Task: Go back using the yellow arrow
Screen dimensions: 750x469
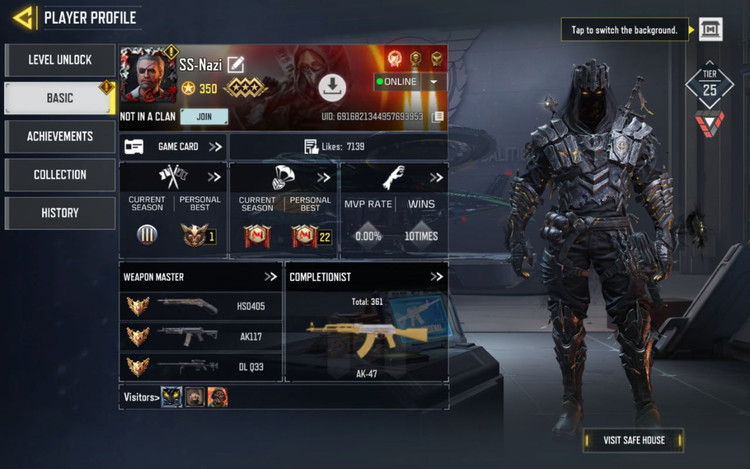Action: pos(22,17)
